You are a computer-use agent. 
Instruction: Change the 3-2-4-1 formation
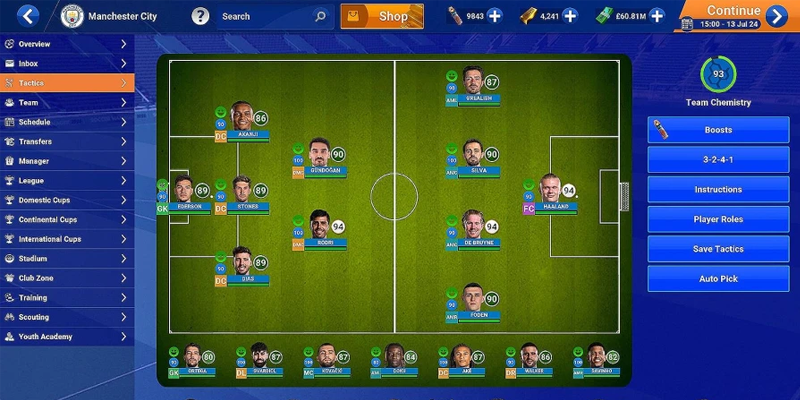pyautogui.click(x=718, y=160)
